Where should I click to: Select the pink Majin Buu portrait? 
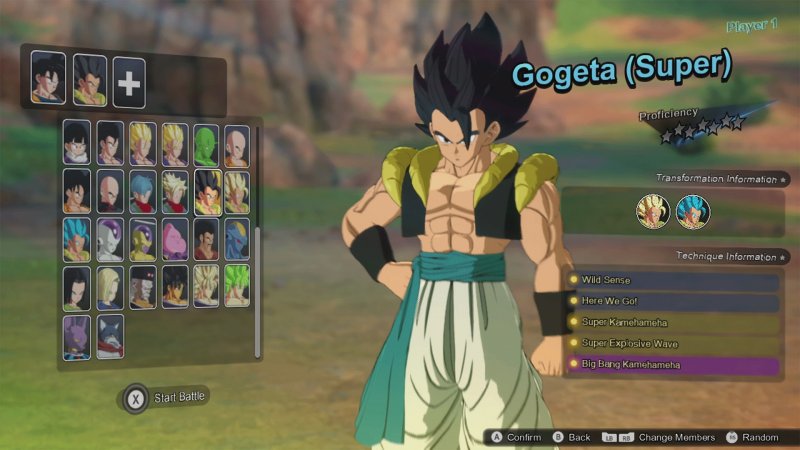pyautogui.click(x=173, y=240)
